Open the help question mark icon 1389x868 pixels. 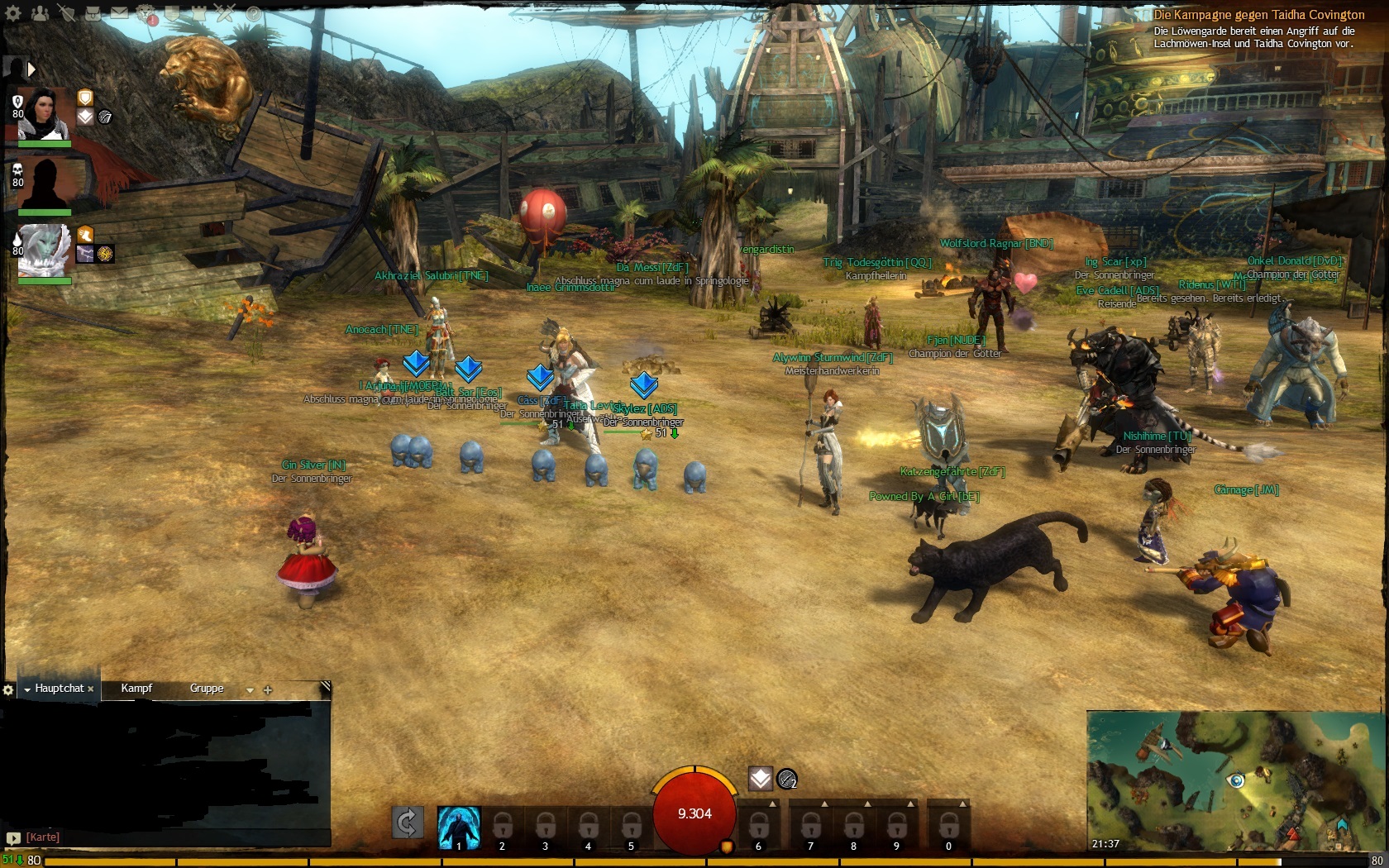(253, 14)
